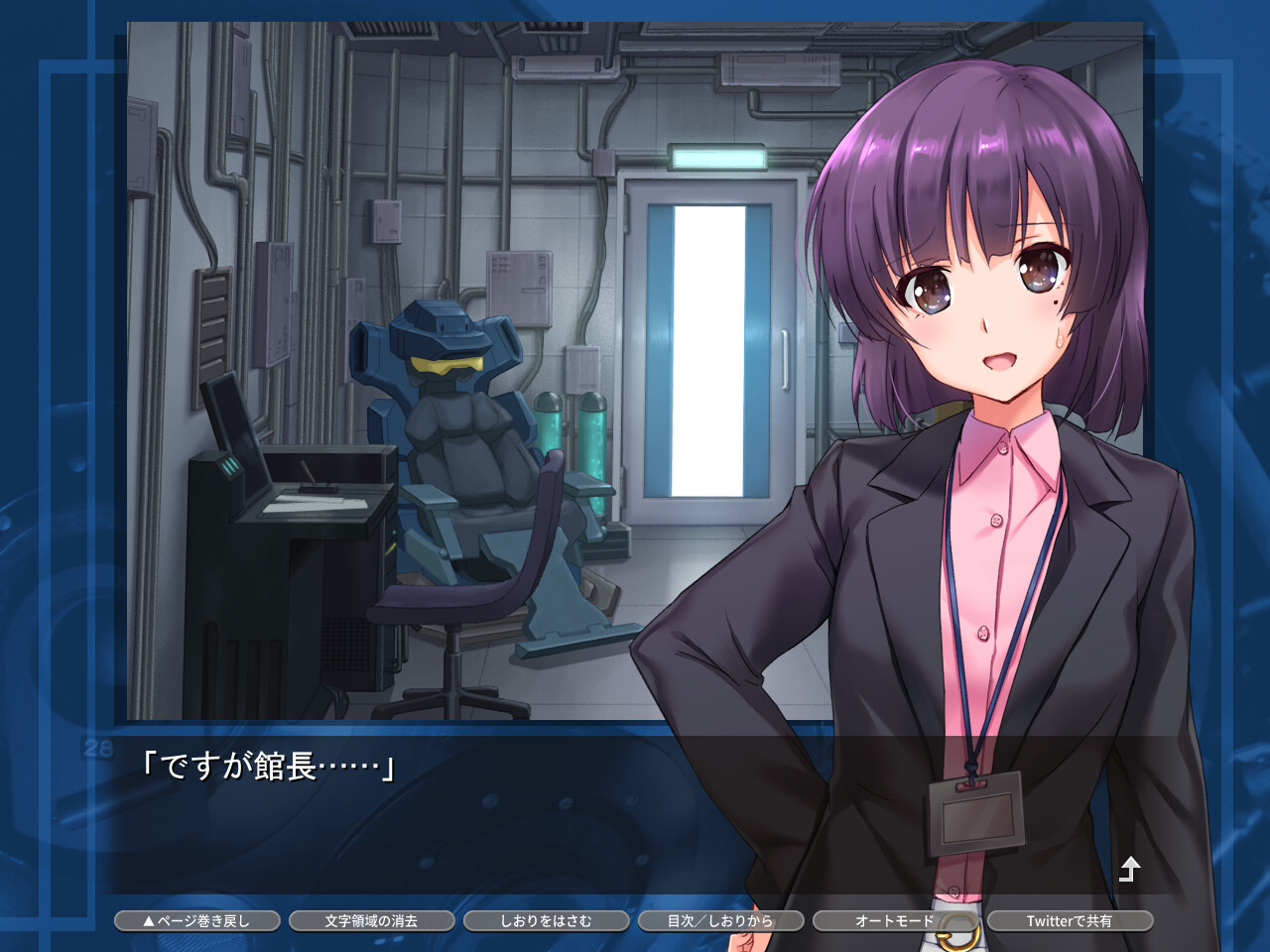Image resolution: width=1270 pixels, height=952 pixels.
Task: Click the blue pilot seat mecha in the illustration
Action: click(451, 416)
